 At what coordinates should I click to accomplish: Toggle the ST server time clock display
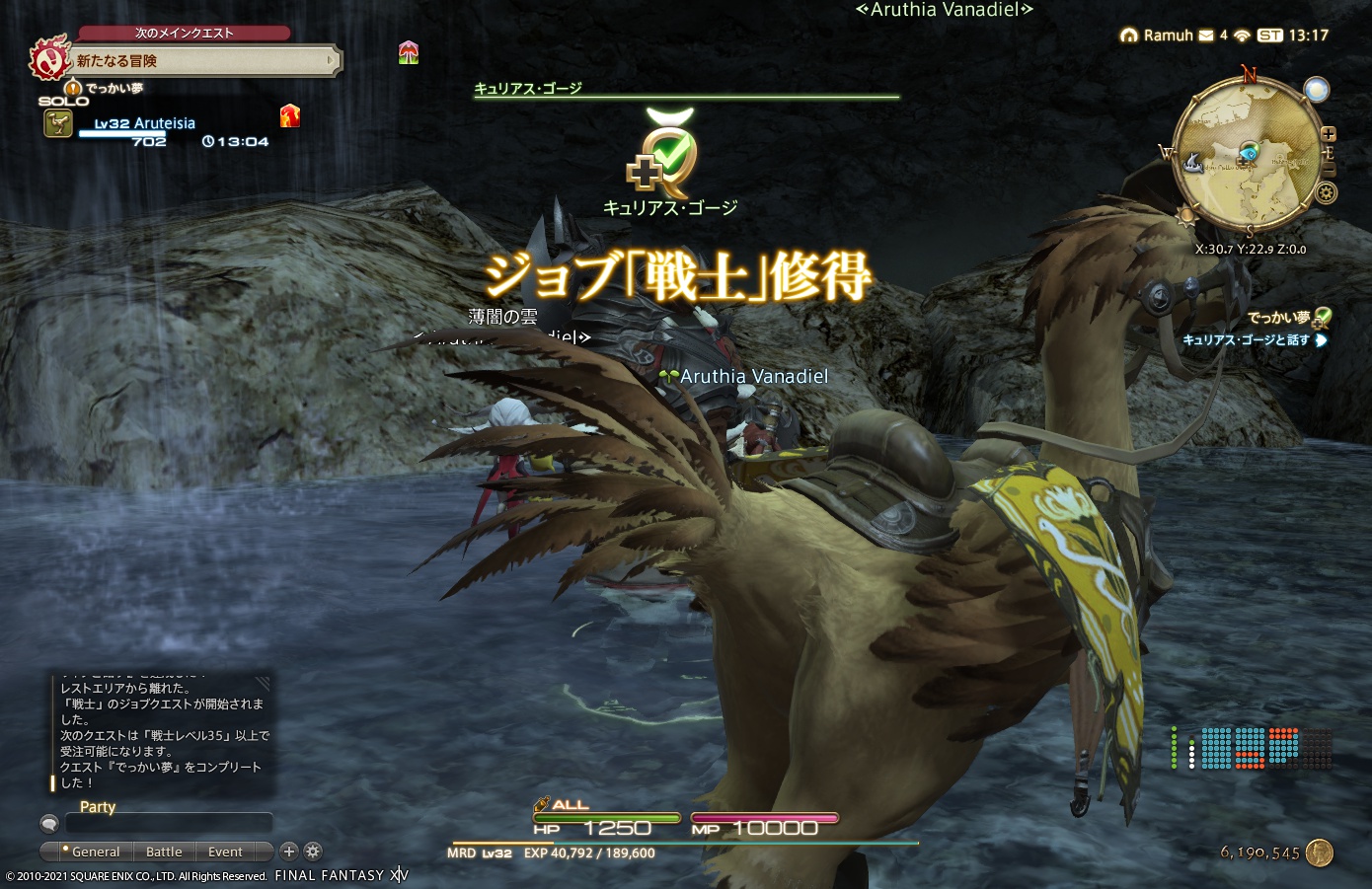click(x=1272, y=36)
